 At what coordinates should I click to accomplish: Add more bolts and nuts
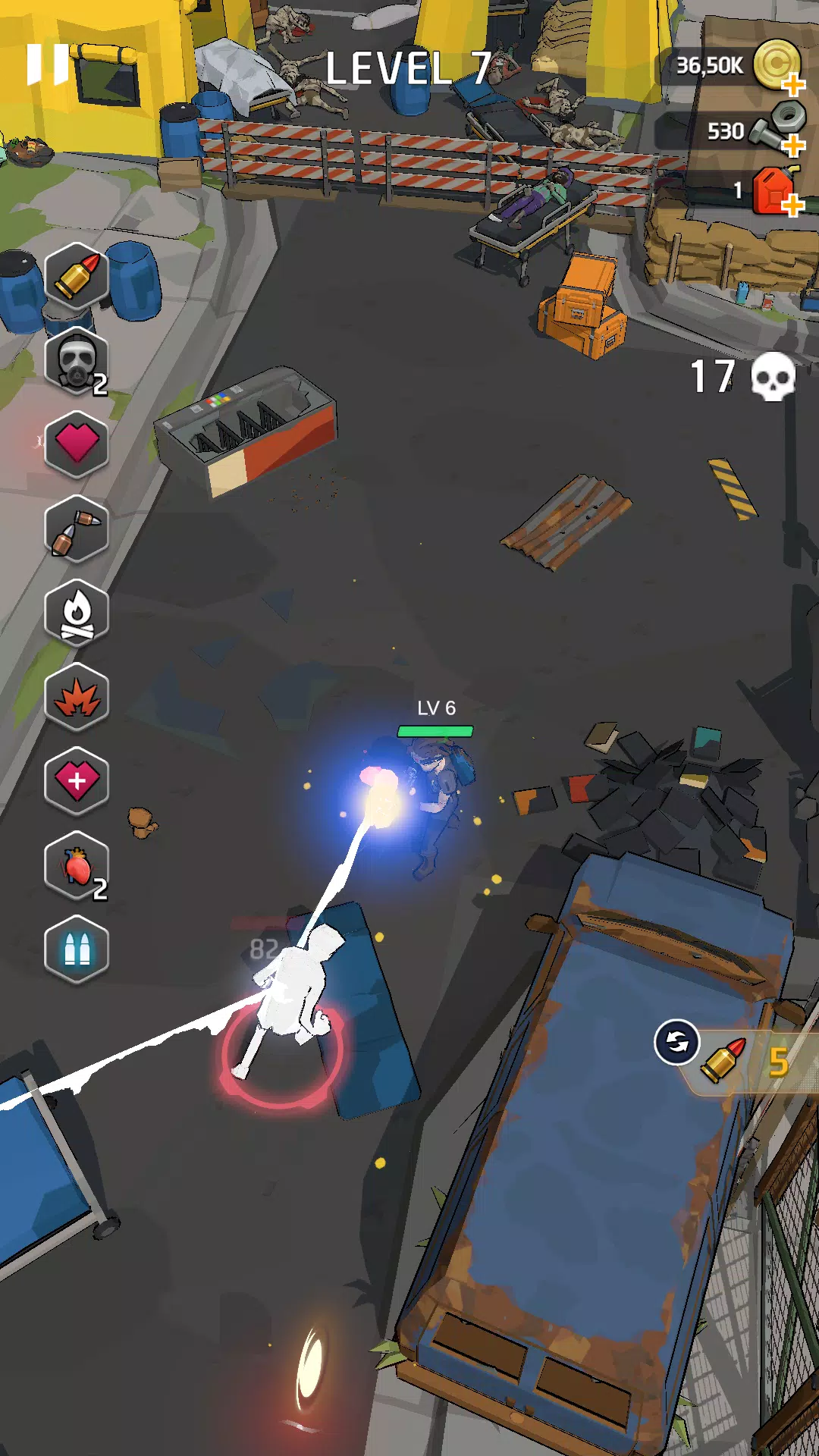point(792,145)
